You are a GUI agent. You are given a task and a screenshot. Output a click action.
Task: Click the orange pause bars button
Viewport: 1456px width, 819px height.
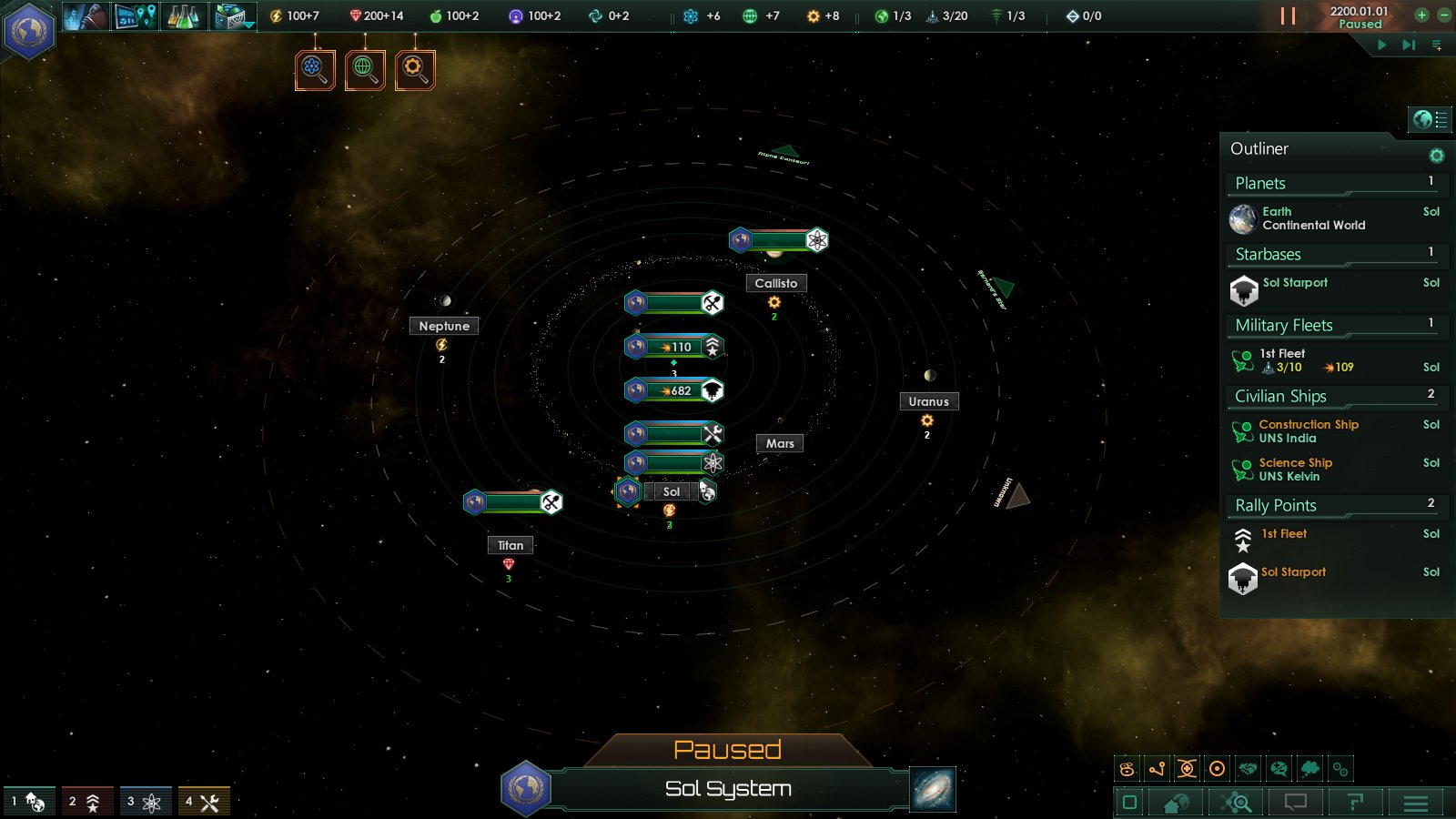tap(1288, 15)
